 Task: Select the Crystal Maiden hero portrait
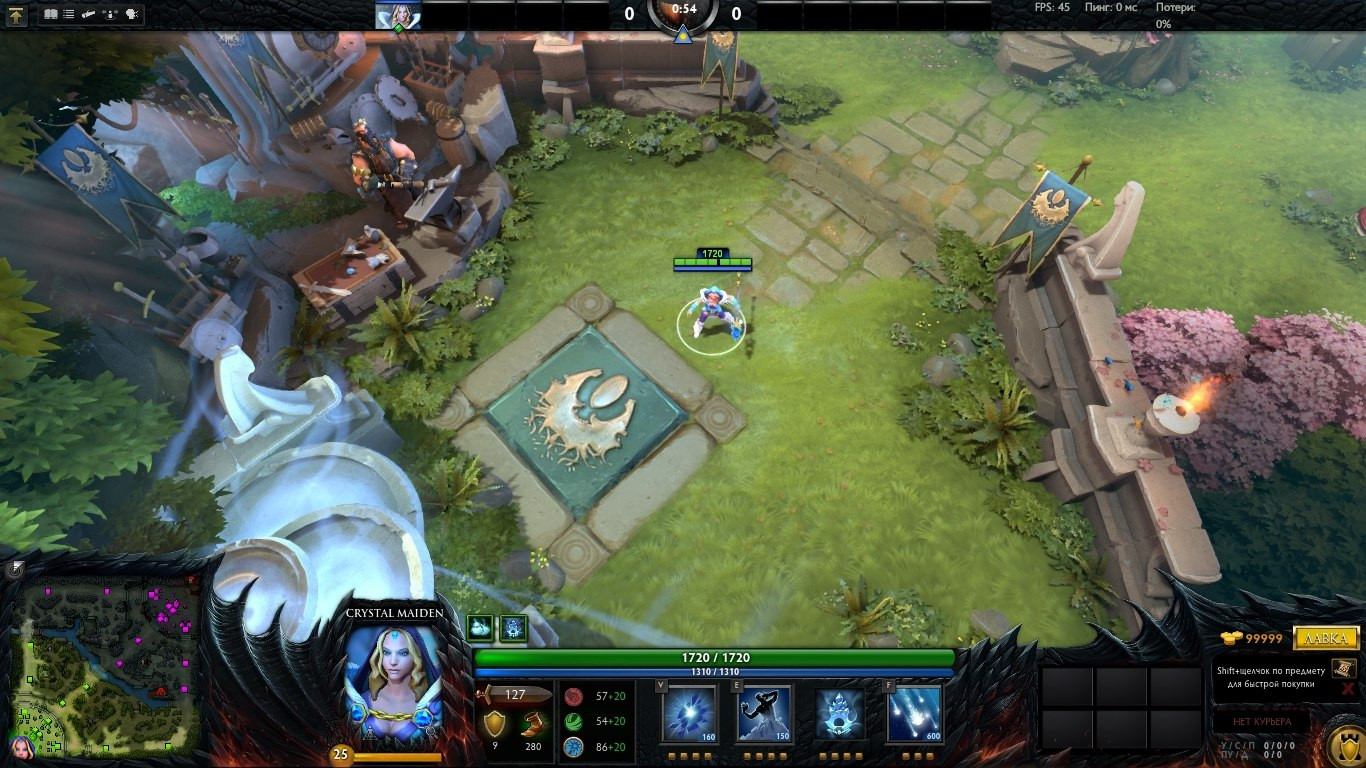(x=393, y=682)
